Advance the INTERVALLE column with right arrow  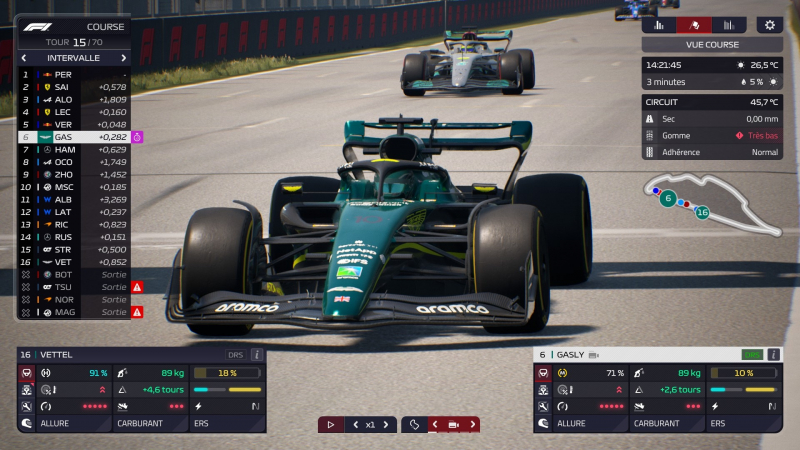click(124, 58)
